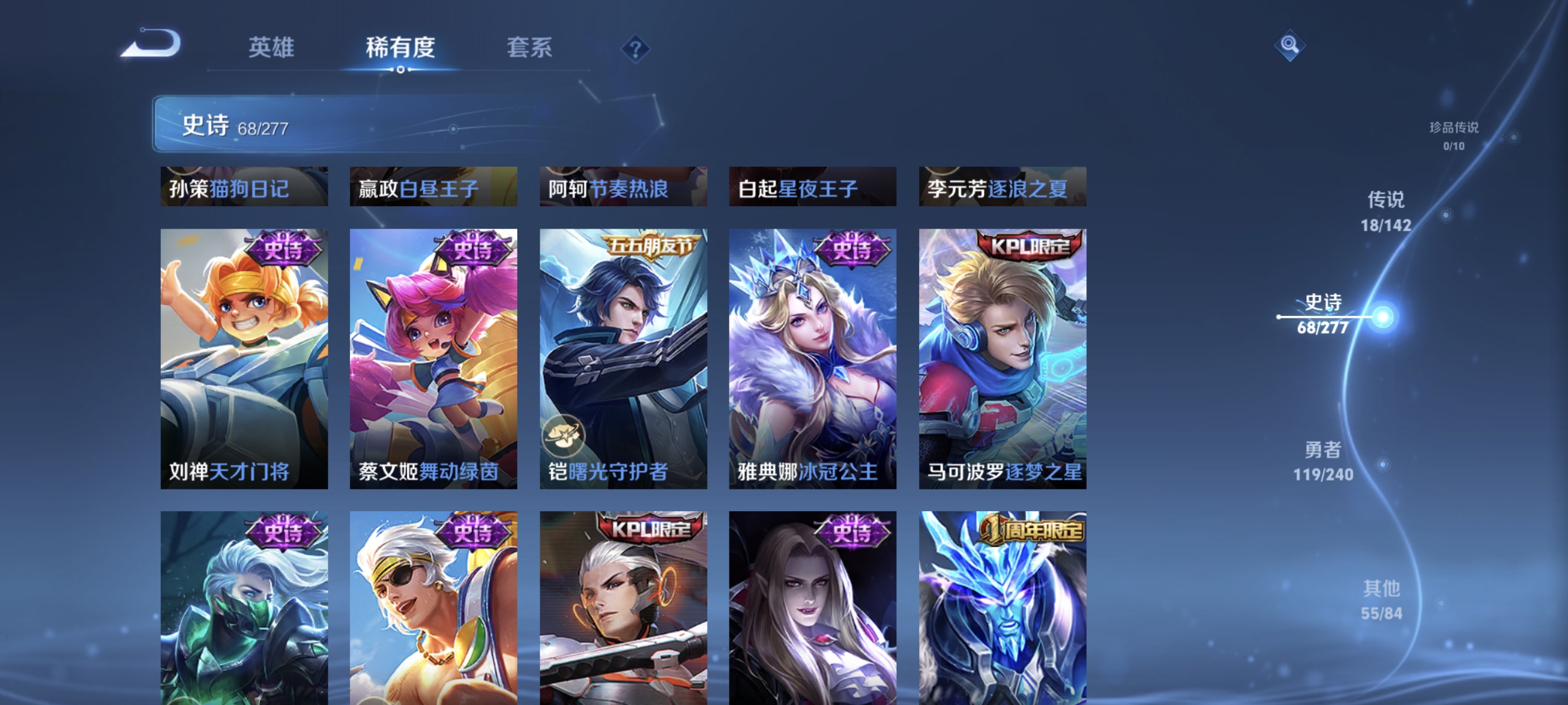Switch to the 套系 tab
The image size is (1568, 705).
(530, 48)
